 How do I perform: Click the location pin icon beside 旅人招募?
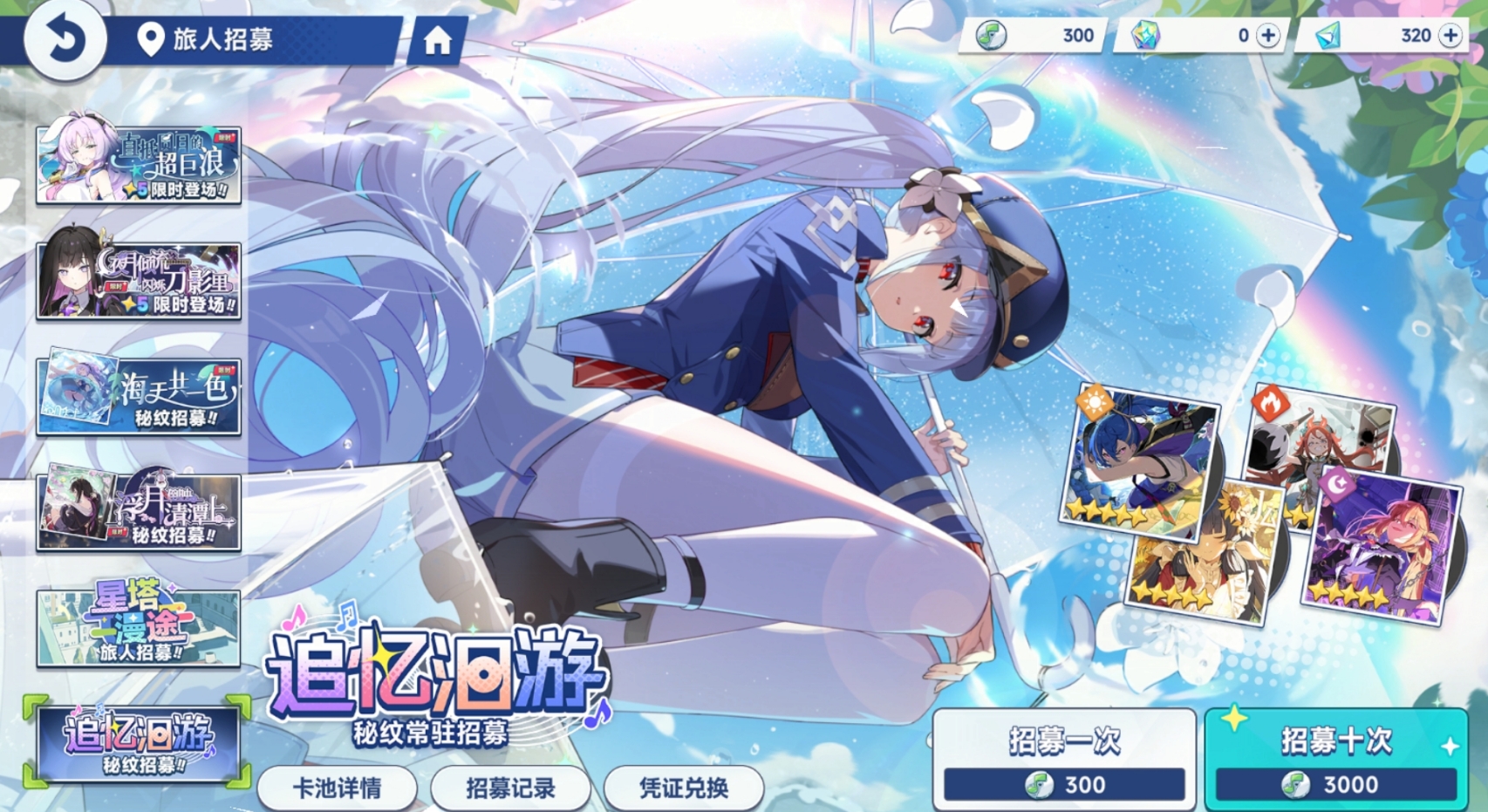pyautogui.click(x=150, y=38)
